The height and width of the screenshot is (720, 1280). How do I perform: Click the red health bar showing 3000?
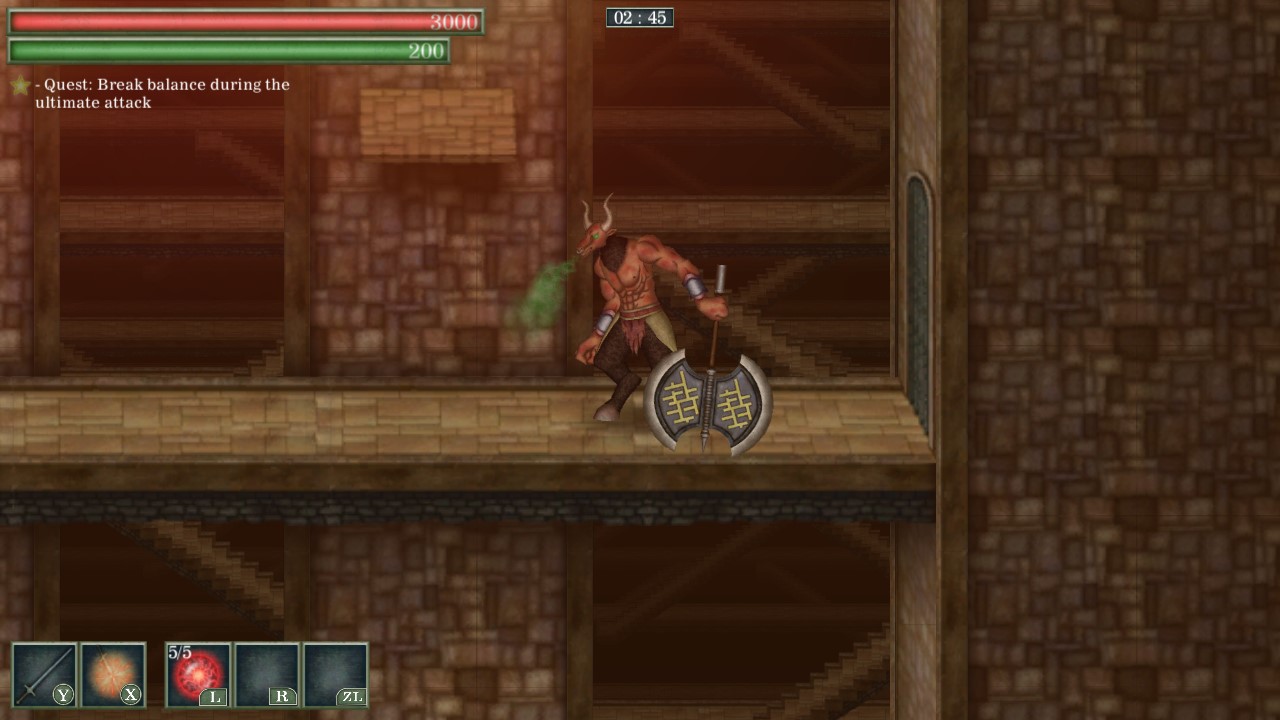pos(240,20)
